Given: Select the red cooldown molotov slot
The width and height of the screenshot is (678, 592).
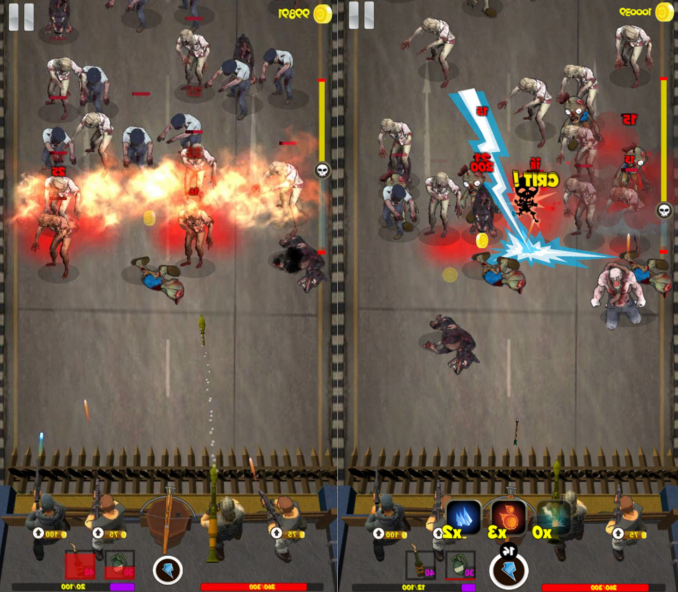Looking at the screenshot, I should [x=81, y=565].
